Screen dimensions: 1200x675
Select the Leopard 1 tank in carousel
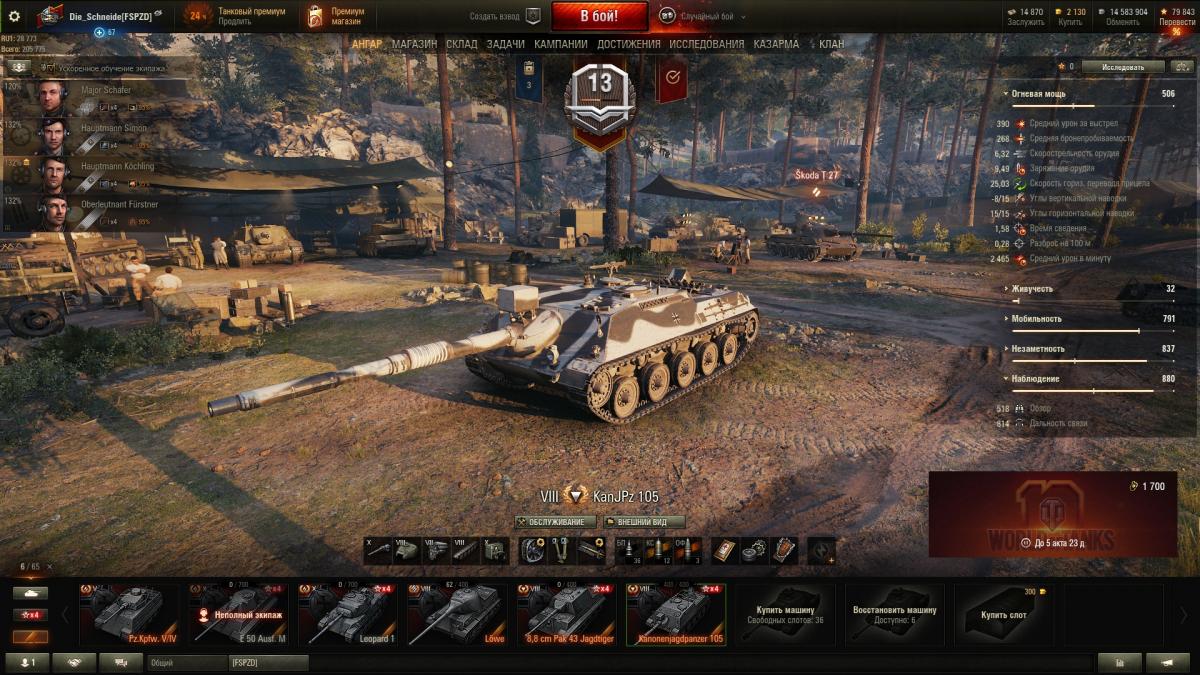[349, 614]
